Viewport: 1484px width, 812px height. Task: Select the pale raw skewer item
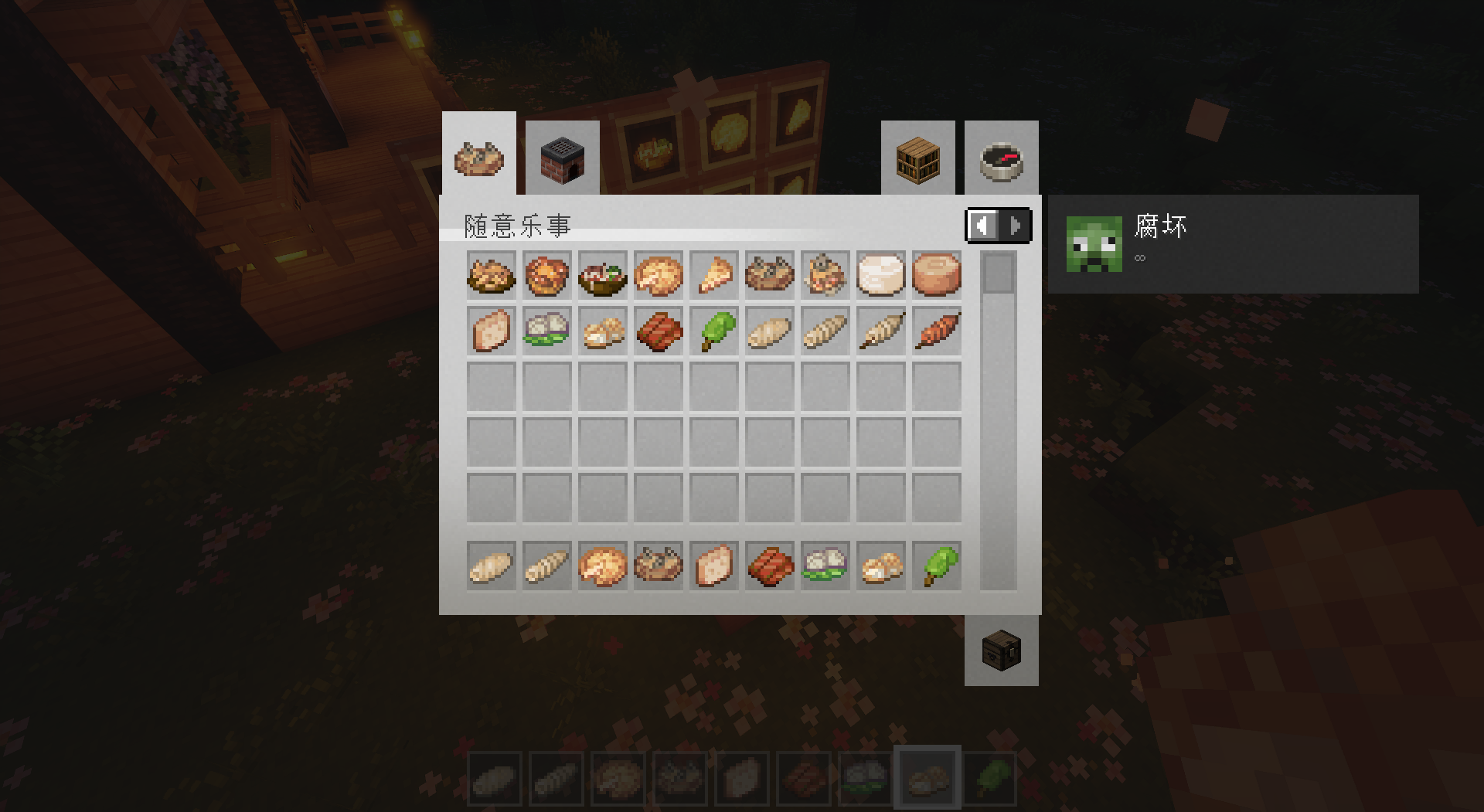880,331
